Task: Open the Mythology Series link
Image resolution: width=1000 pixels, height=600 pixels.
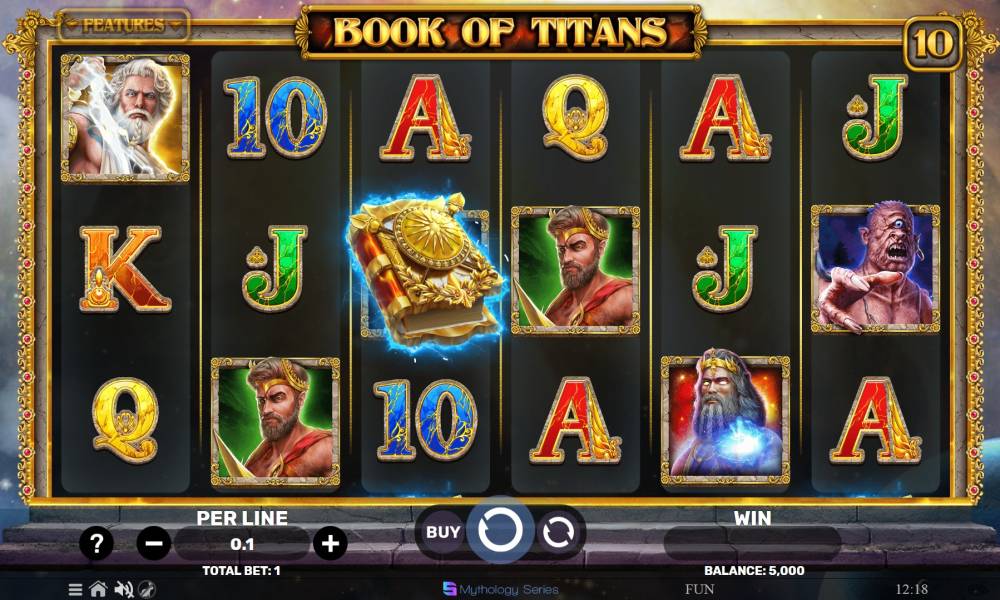Action: [x=500, y=589]
